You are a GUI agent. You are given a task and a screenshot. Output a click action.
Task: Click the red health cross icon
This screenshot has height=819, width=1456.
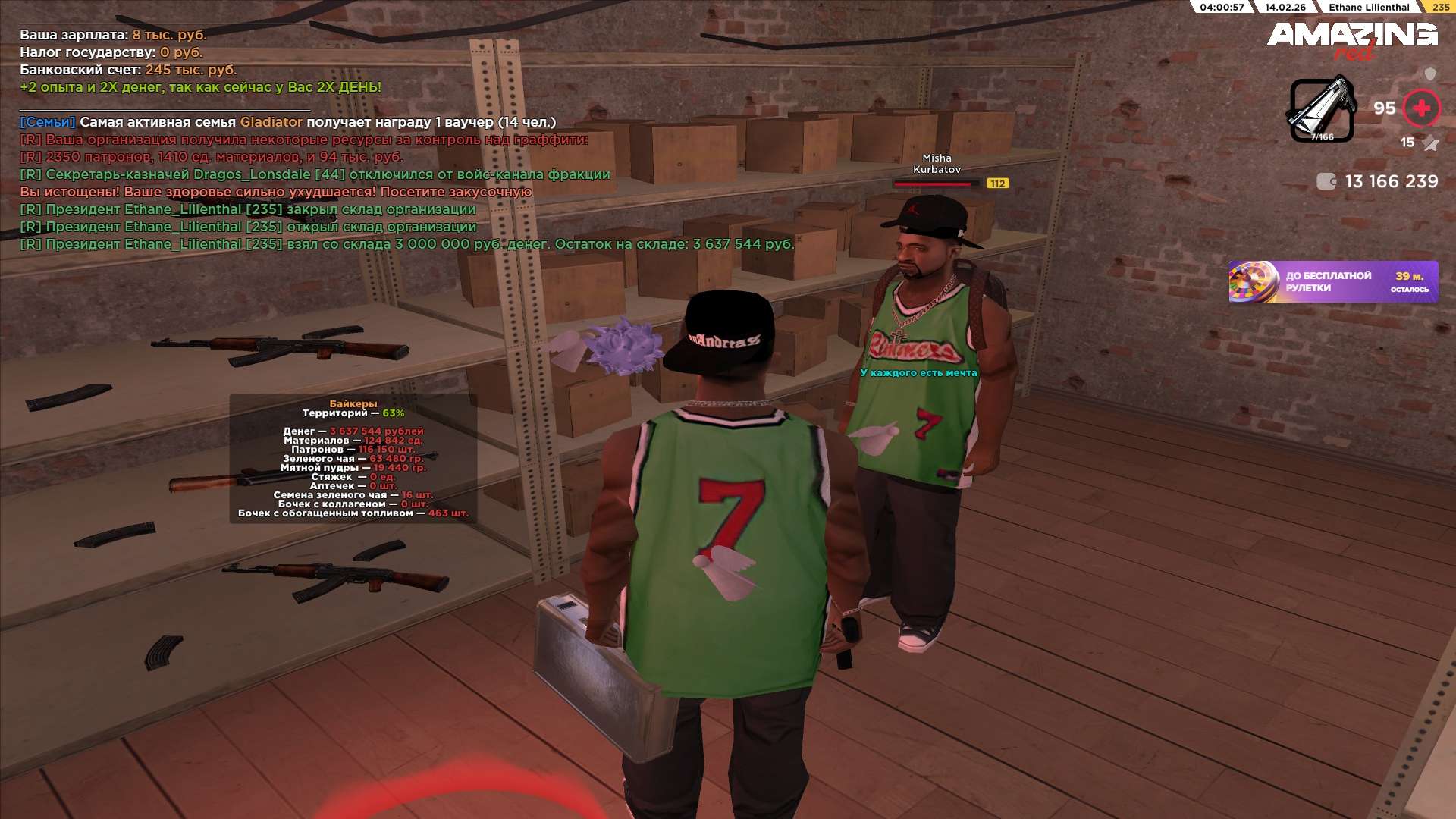(x=1421, y=108)
